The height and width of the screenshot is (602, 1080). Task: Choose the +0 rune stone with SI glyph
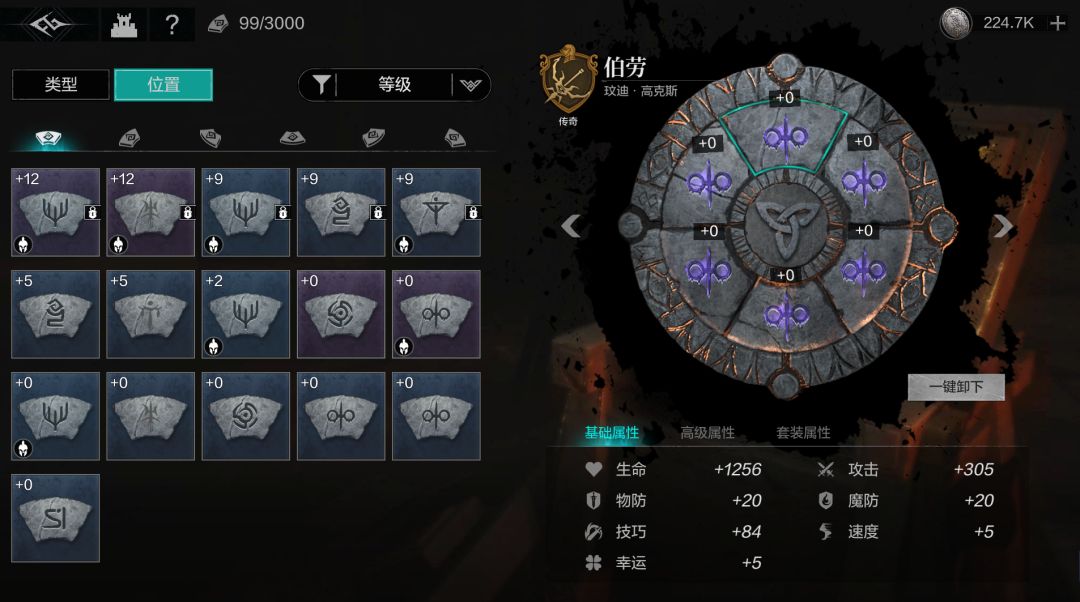tap(56, 518)
